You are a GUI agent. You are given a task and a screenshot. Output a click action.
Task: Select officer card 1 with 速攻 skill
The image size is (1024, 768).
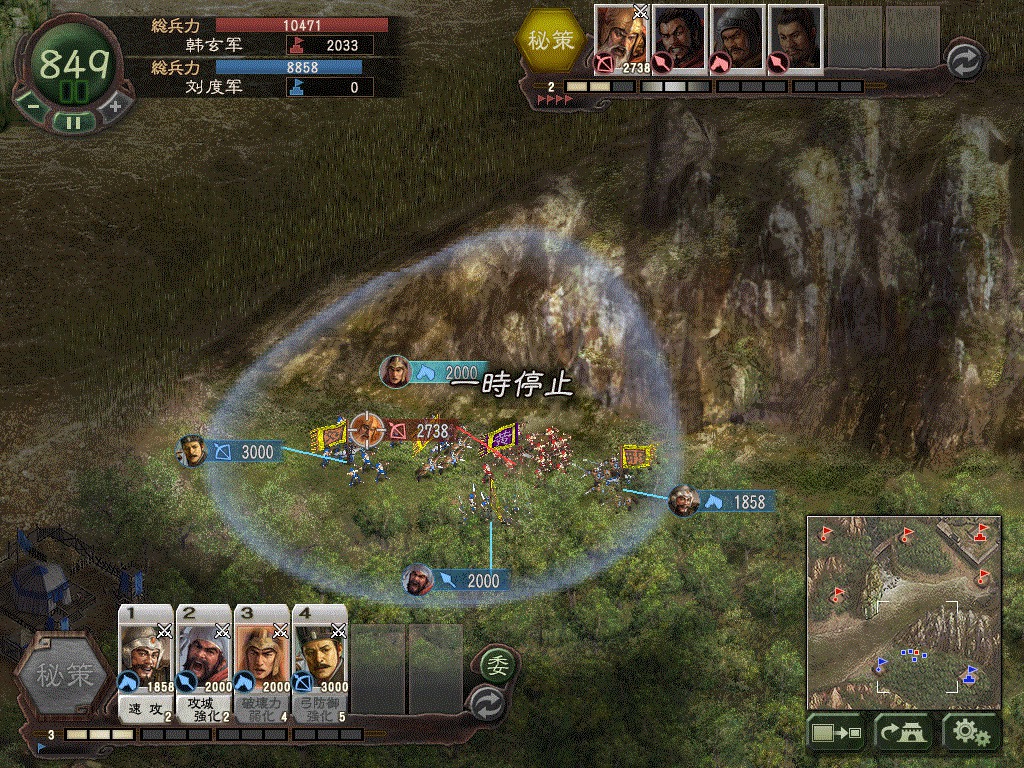pos(146,664)
